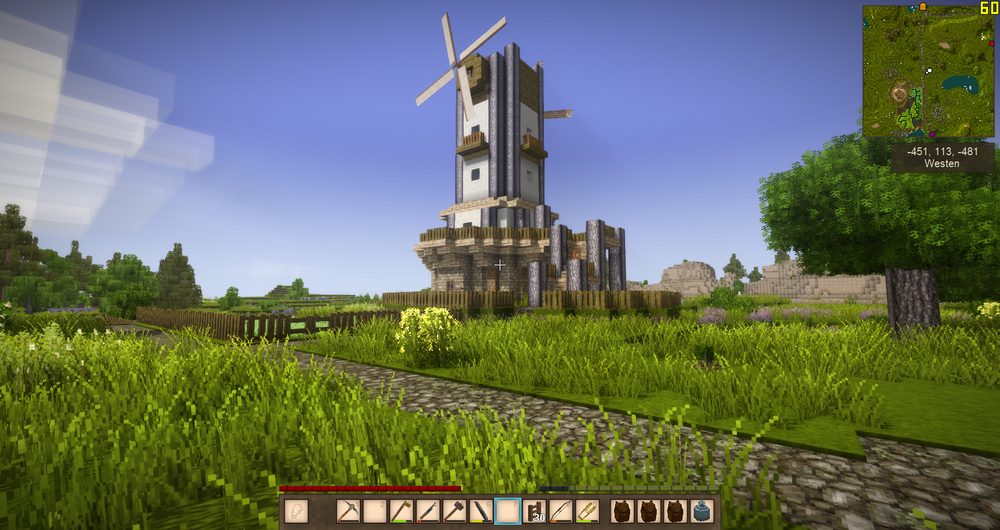Open the blue-grey bag slot
The width and height of the screenshot is (1000, 530).
coord(702,512)
